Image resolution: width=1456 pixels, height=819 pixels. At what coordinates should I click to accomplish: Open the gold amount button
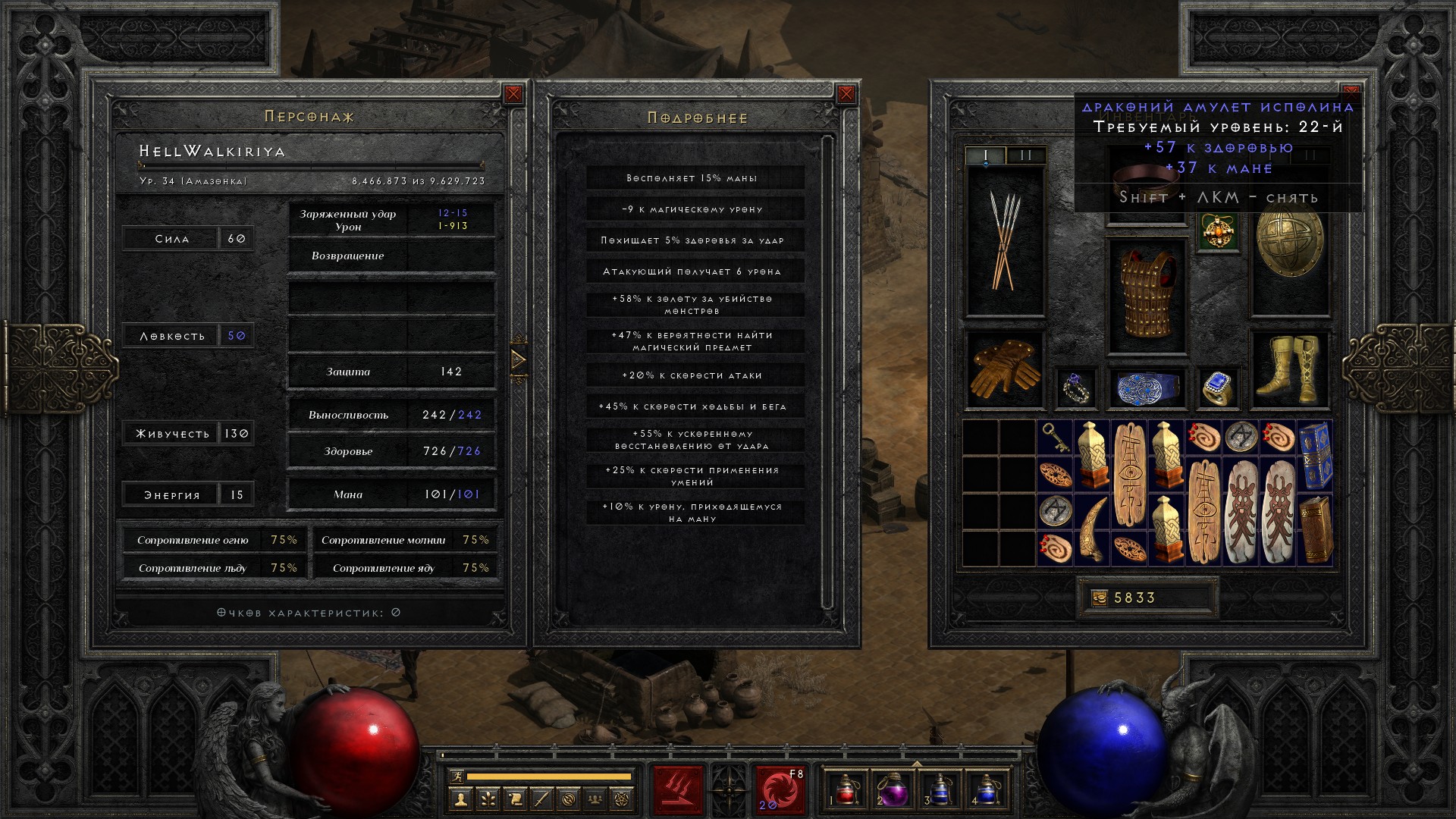coord(1100,598)
